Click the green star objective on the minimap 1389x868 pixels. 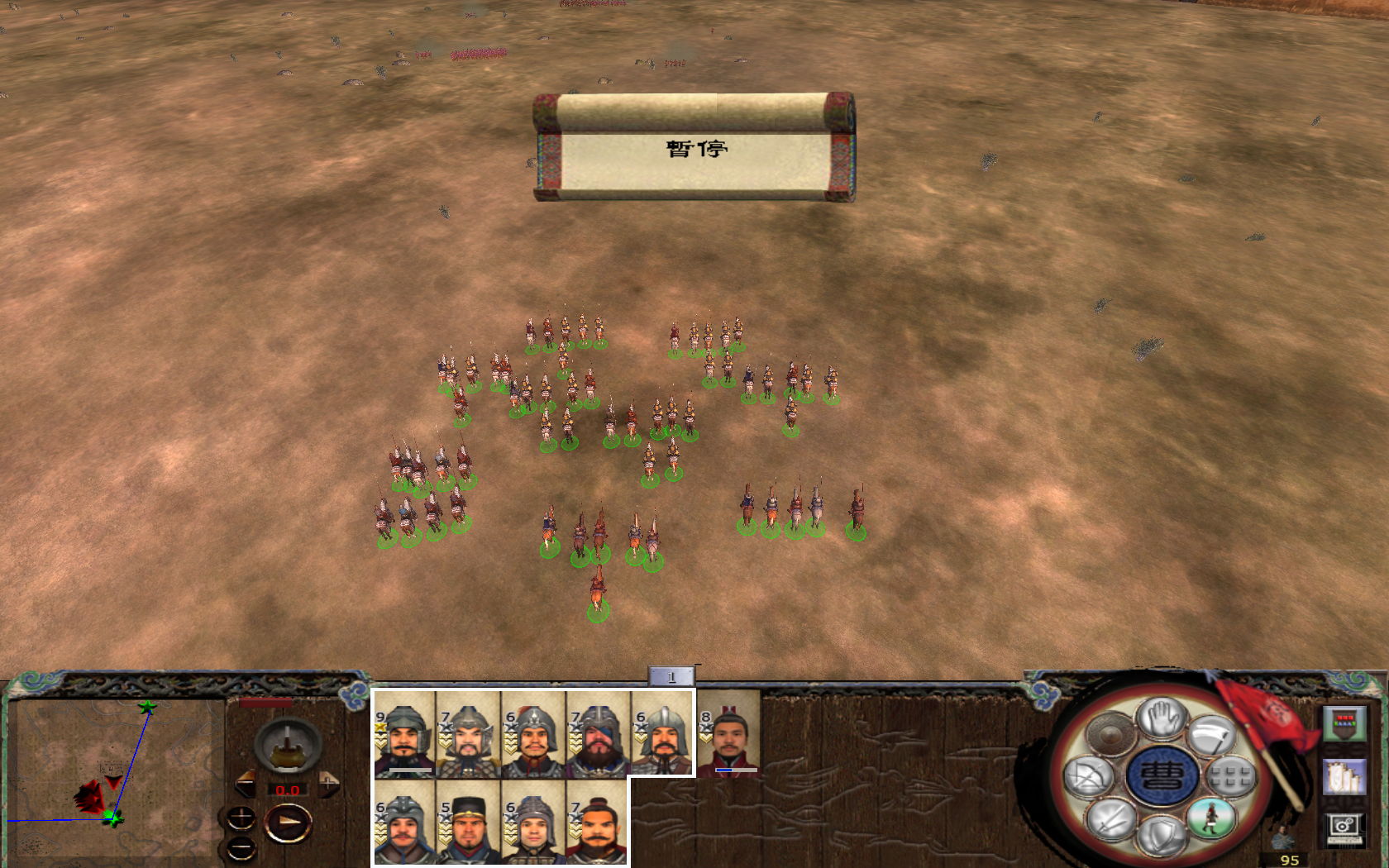coord(147,707)
